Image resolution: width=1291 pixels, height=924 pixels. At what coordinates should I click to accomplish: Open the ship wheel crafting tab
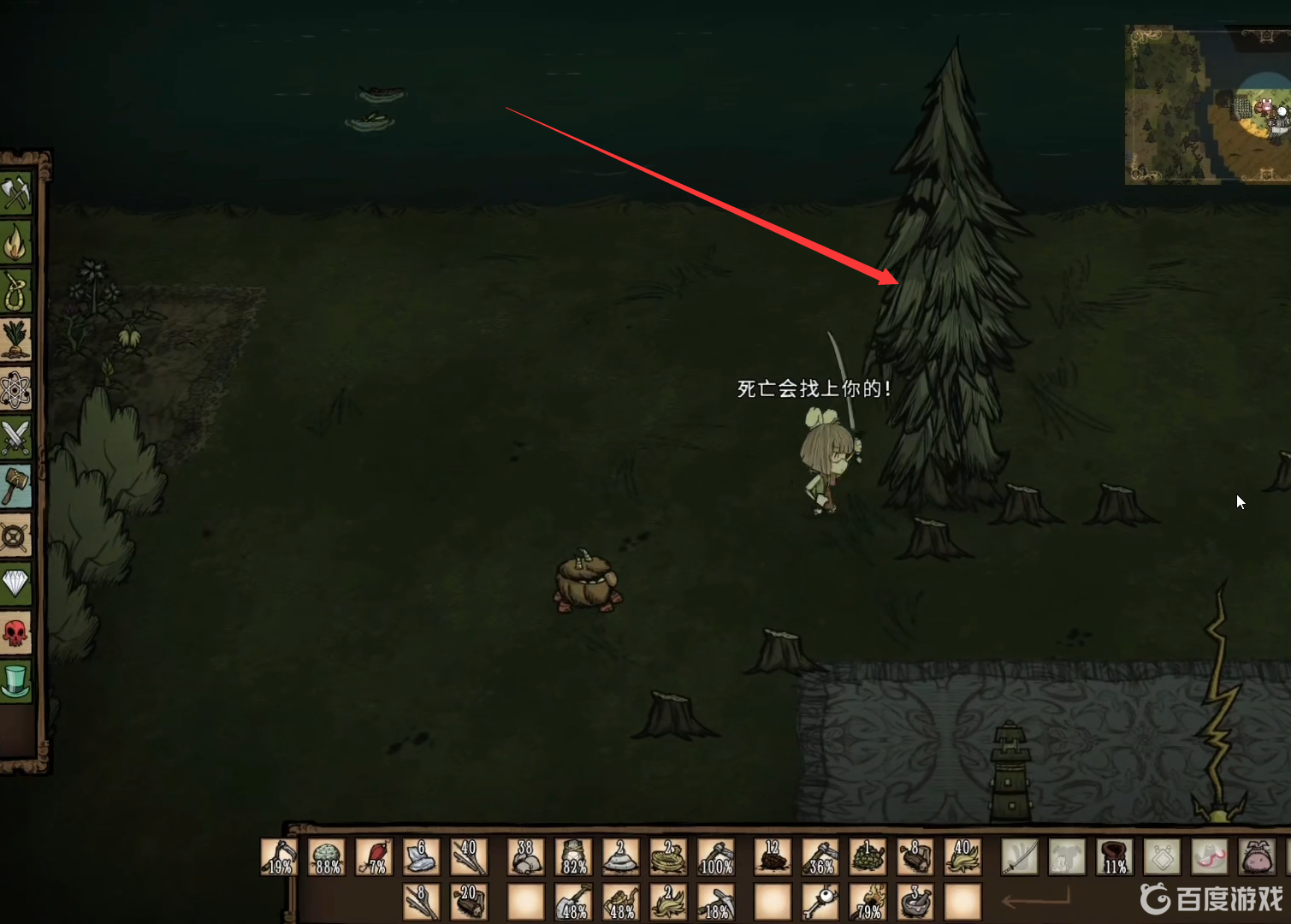(16, 536)
